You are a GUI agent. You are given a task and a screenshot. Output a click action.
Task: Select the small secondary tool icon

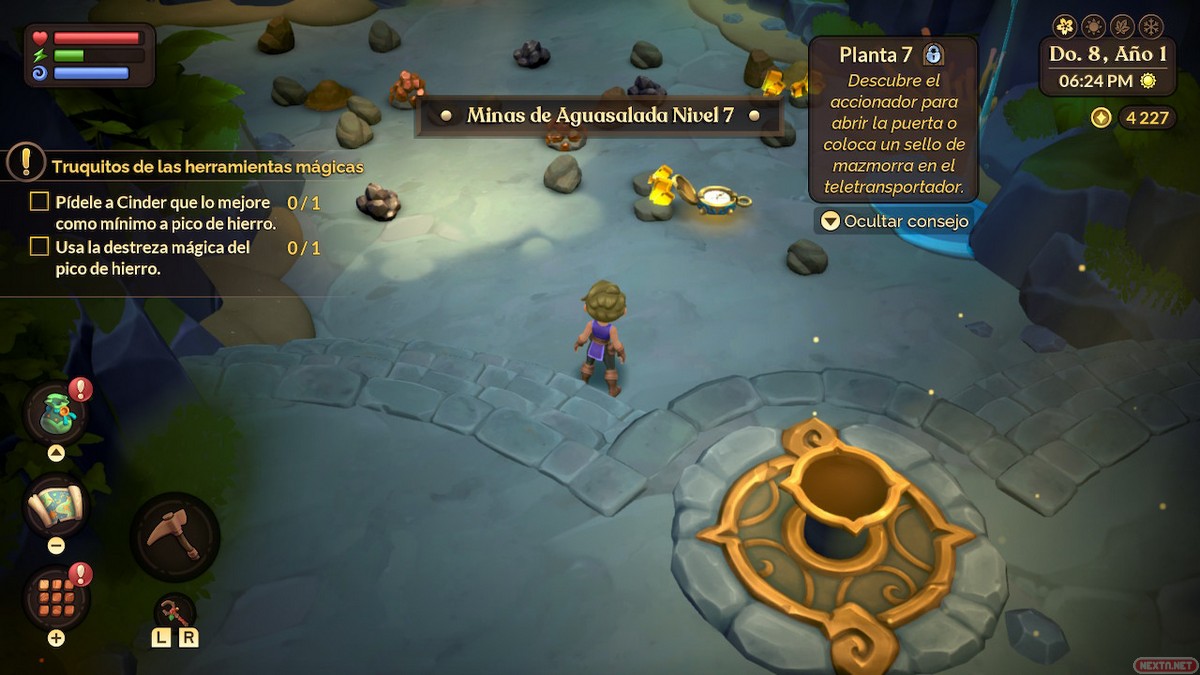point(174,611)
